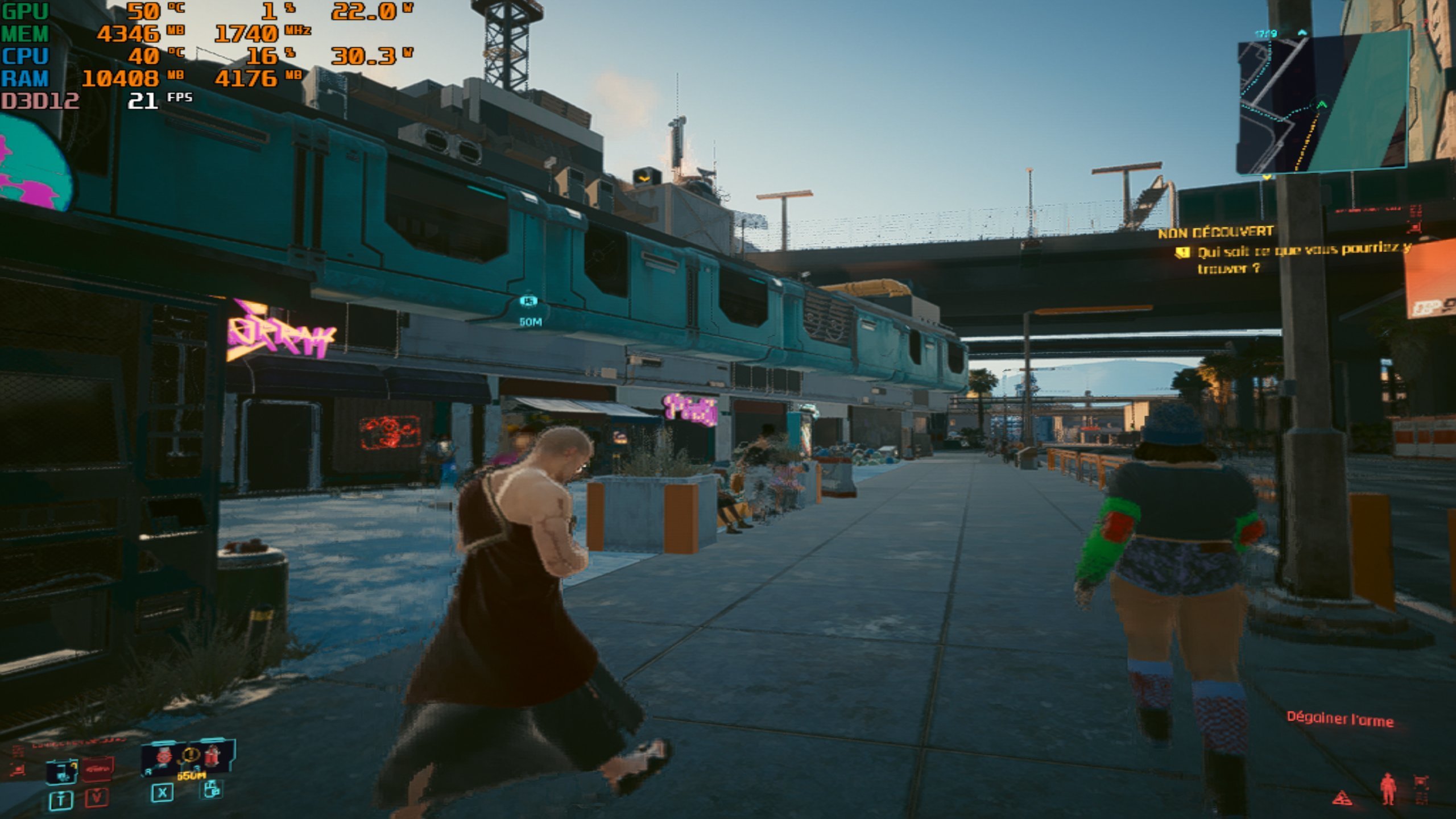The image size is (1456, 819).
Task: Click the Dégainer l'arme weapon hint
Action: 1340,719
